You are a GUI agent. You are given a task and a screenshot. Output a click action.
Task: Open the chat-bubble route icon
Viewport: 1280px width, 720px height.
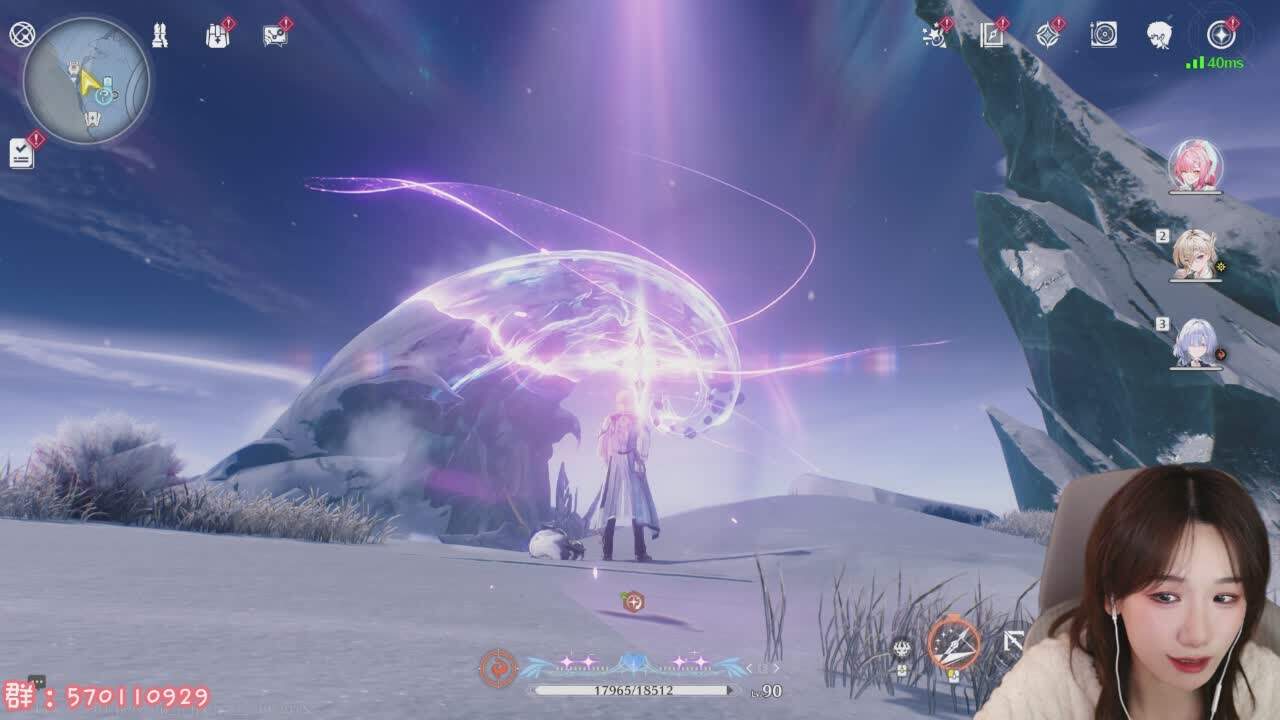(x=275, y=36)
